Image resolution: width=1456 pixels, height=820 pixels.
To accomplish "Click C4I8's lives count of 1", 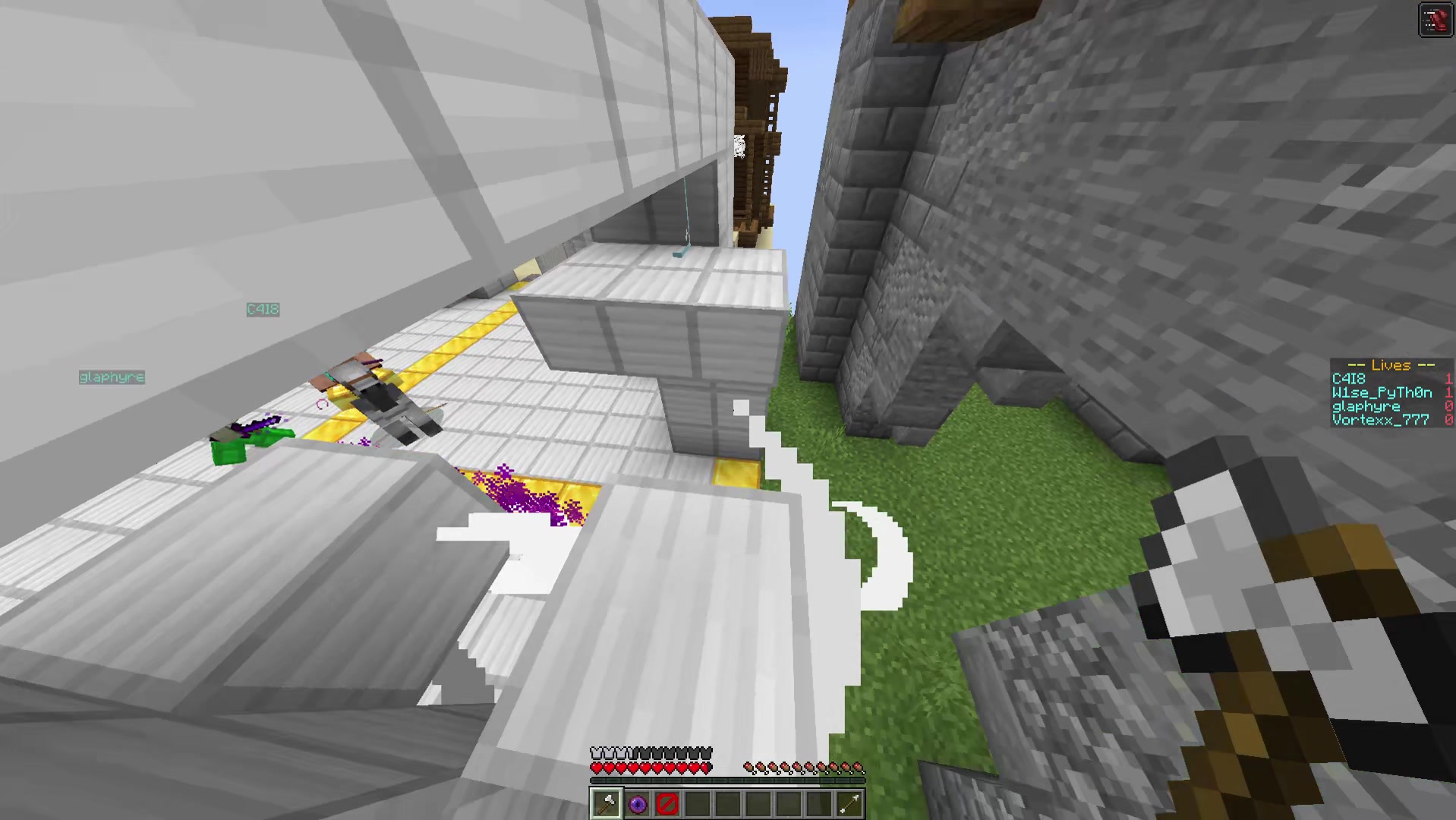I will 1449,379.
